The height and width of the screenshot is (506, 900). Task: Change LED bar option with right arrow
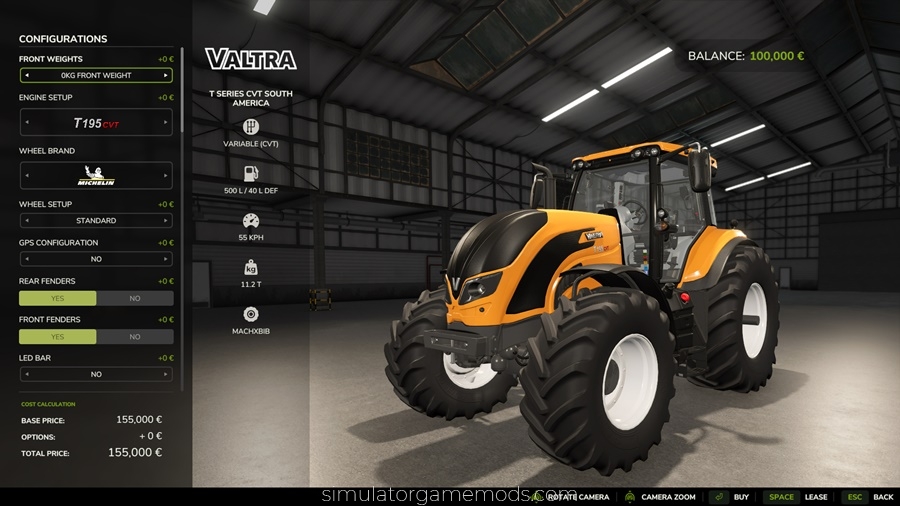(x=166, y=374)
